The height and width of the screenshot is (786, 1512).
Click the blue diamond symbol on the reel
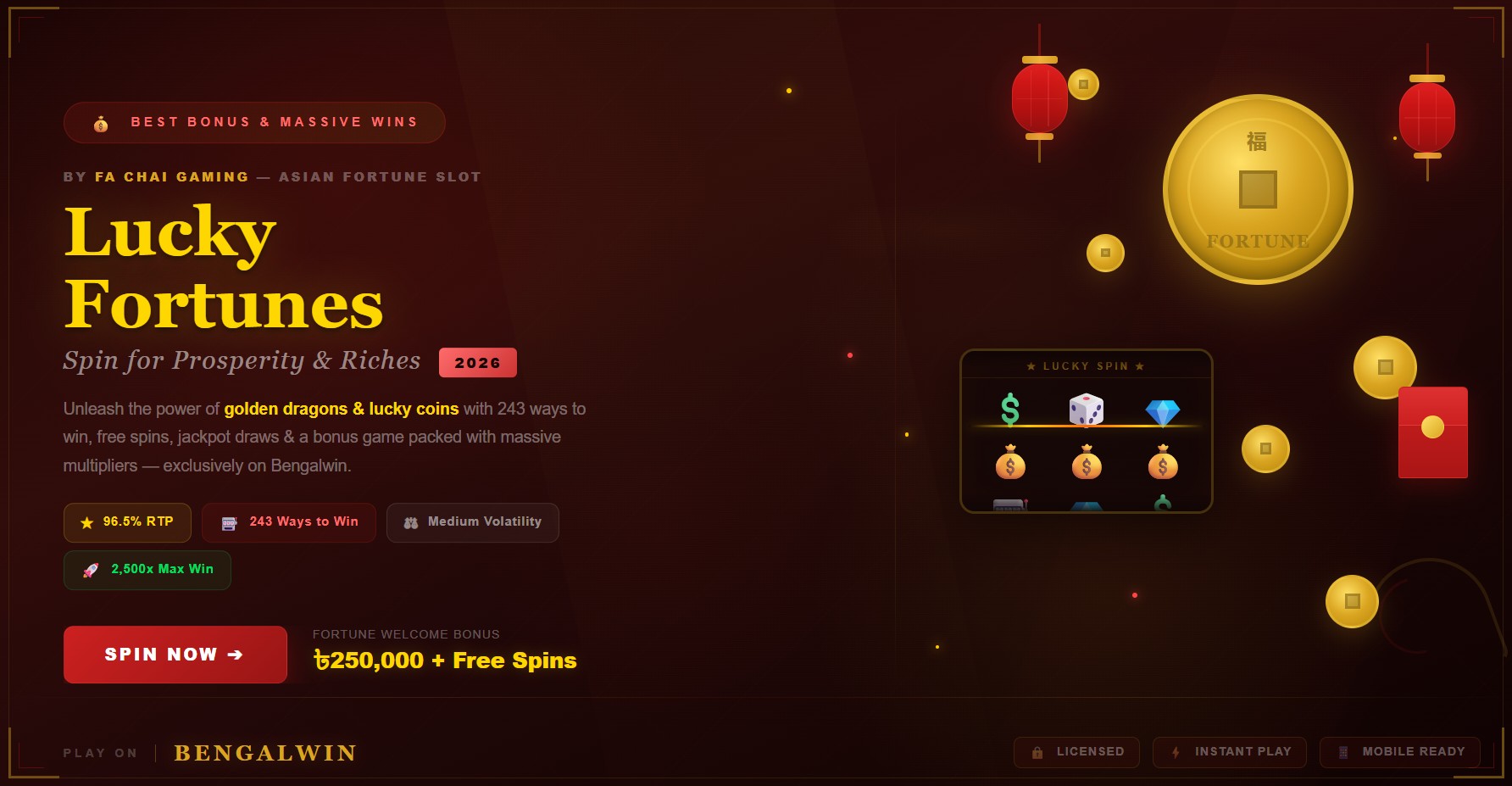(x=1163, y=410)
